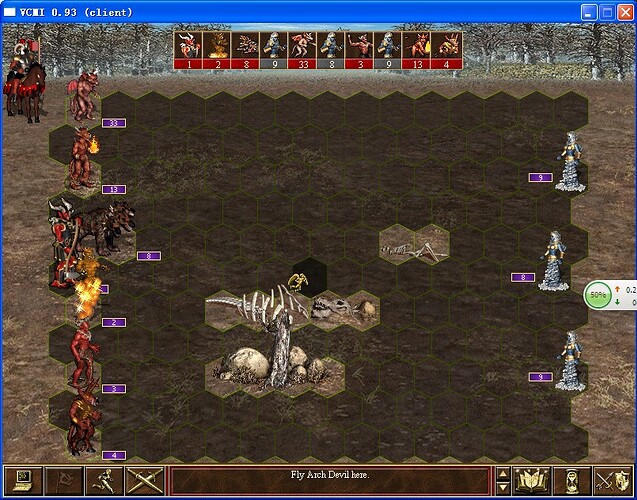Click the green 50% overlay badge
Image resolution: width=637 pixels, height=500 pixels.
coord(598,295)
